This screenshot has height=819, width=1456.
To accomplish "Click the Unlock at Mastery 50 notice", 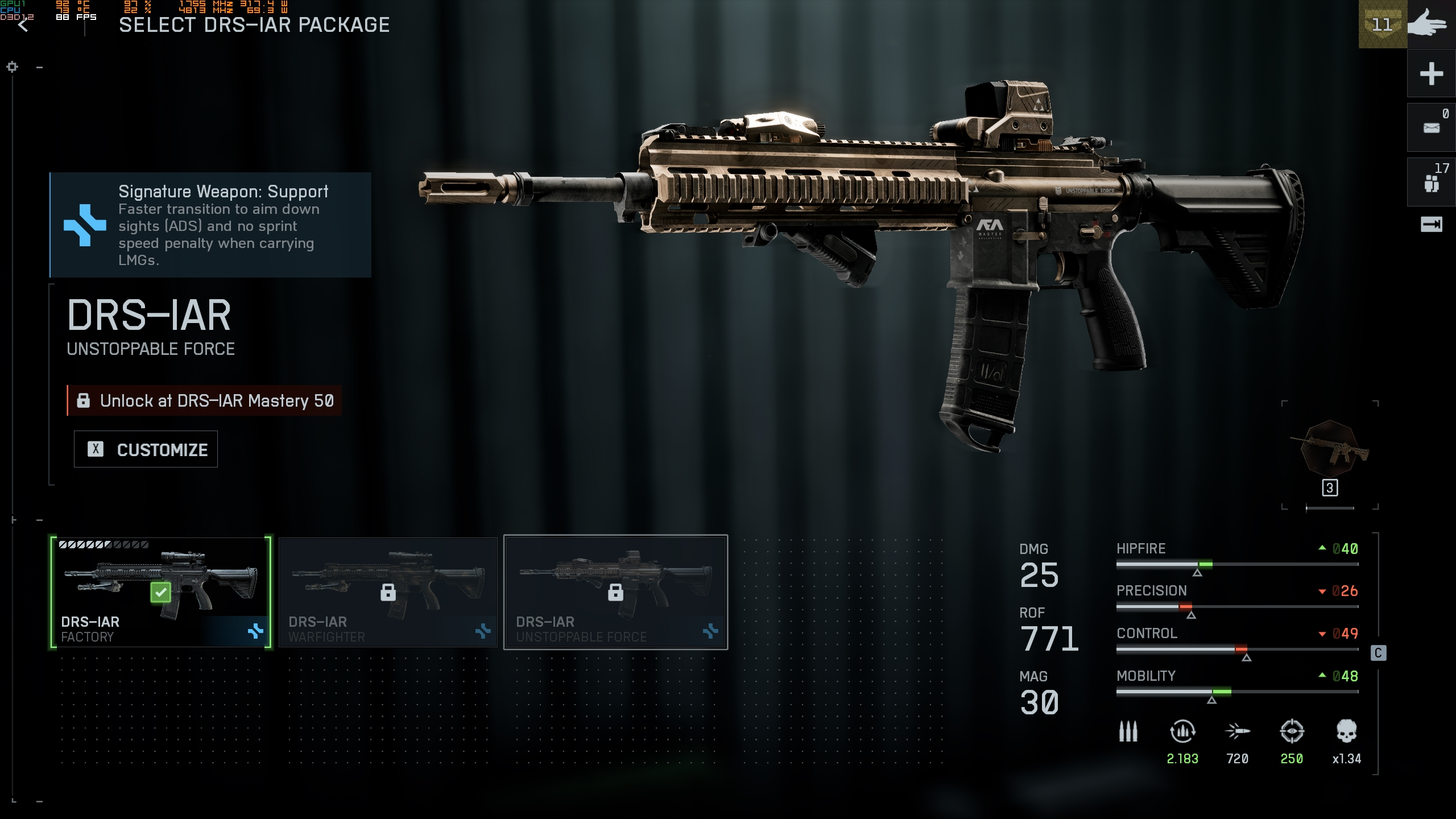I will [205, 400].
